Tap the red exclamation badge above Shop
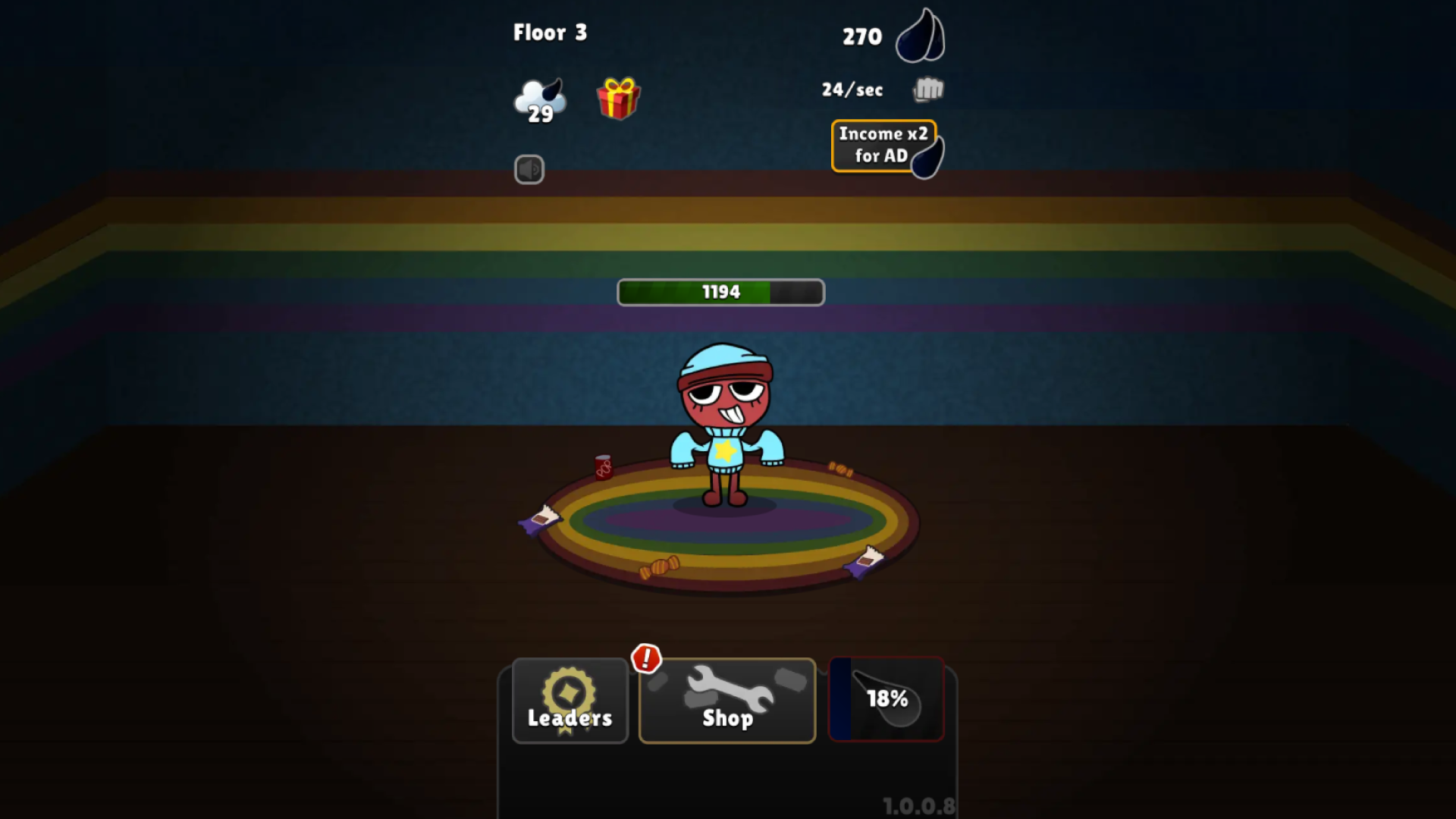1456x819 pixels. 646,659
